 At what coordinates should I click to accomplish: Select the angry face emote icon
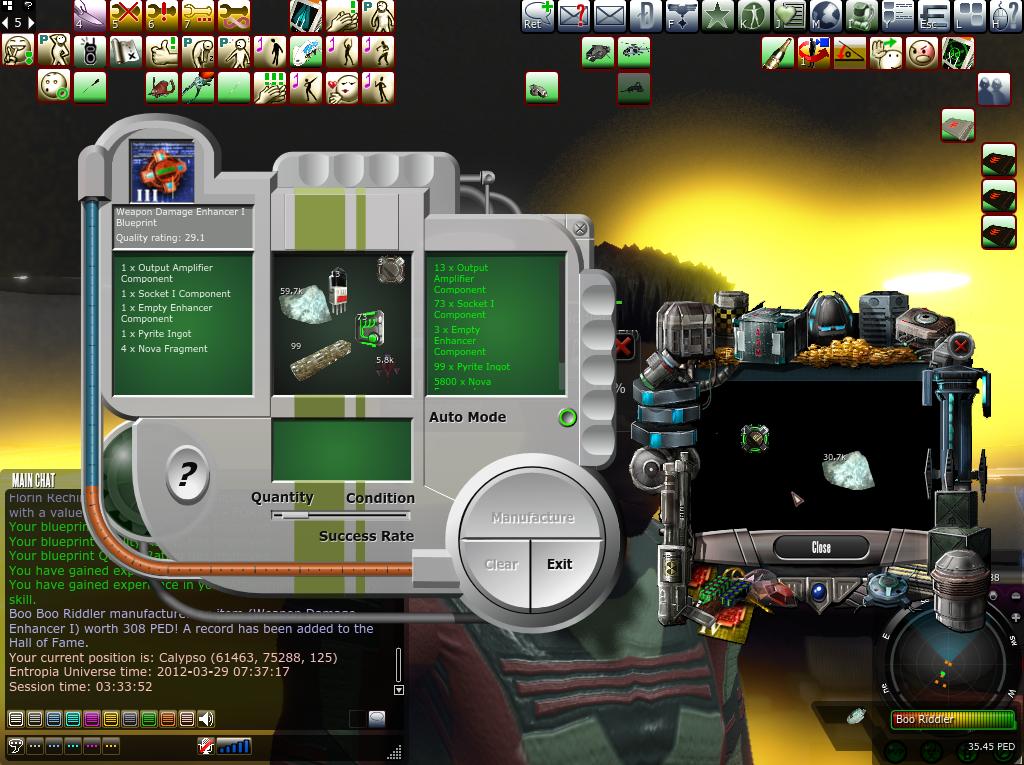click(922, 52)
